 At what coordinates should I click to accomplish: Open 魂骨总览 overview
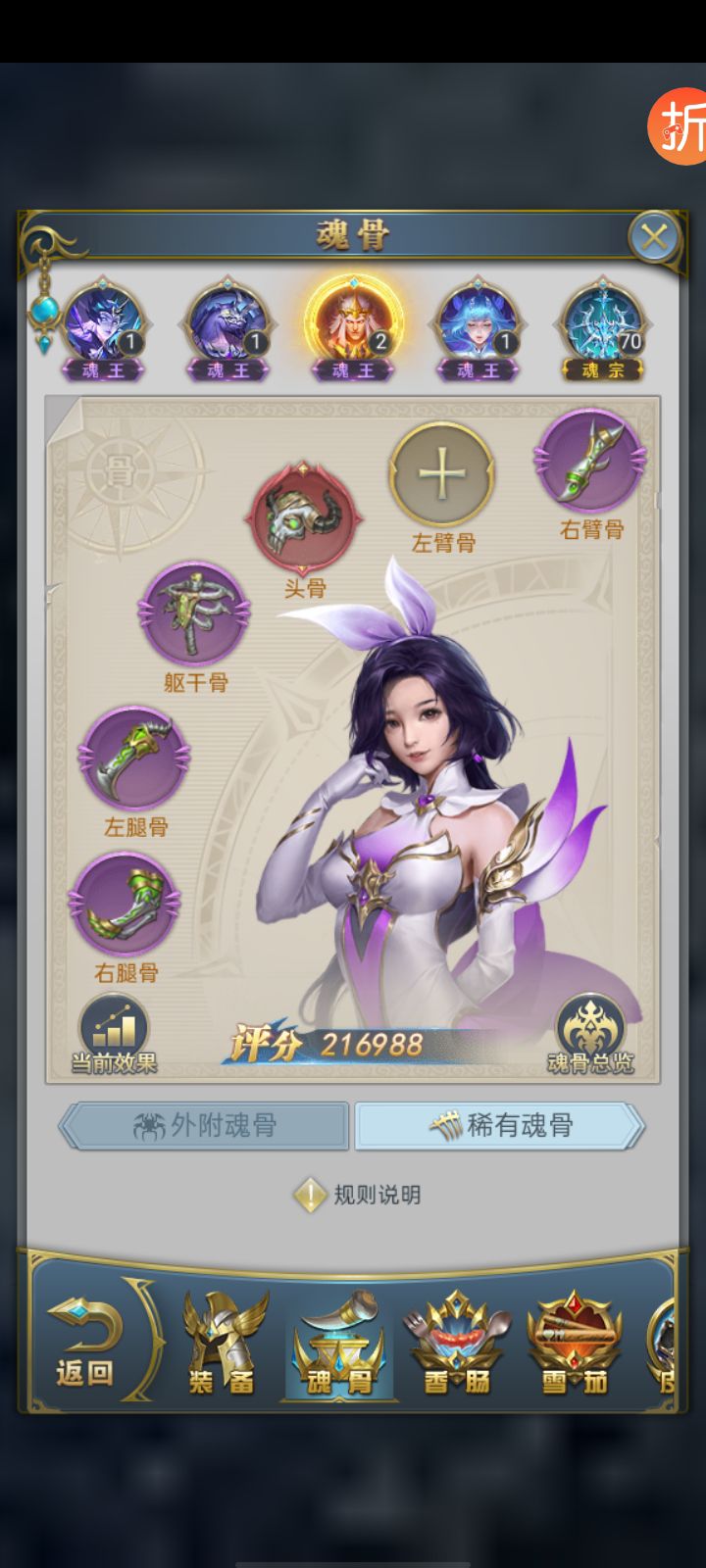tap(590, 1033)
